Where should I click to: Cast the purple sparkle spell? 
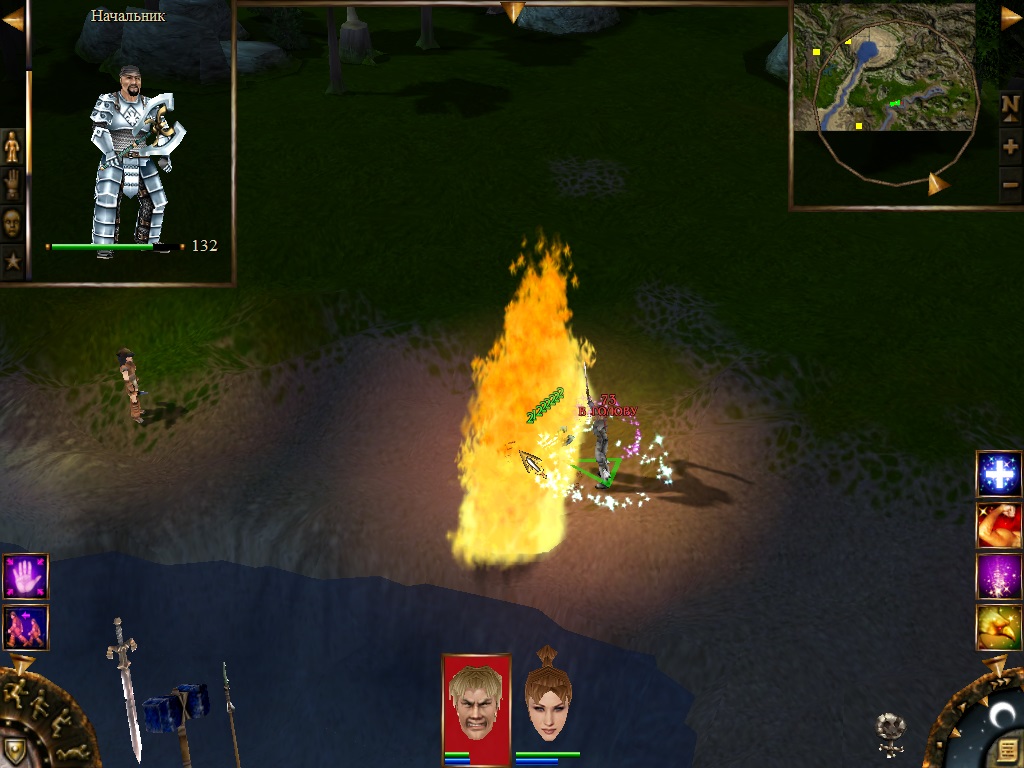998,576
